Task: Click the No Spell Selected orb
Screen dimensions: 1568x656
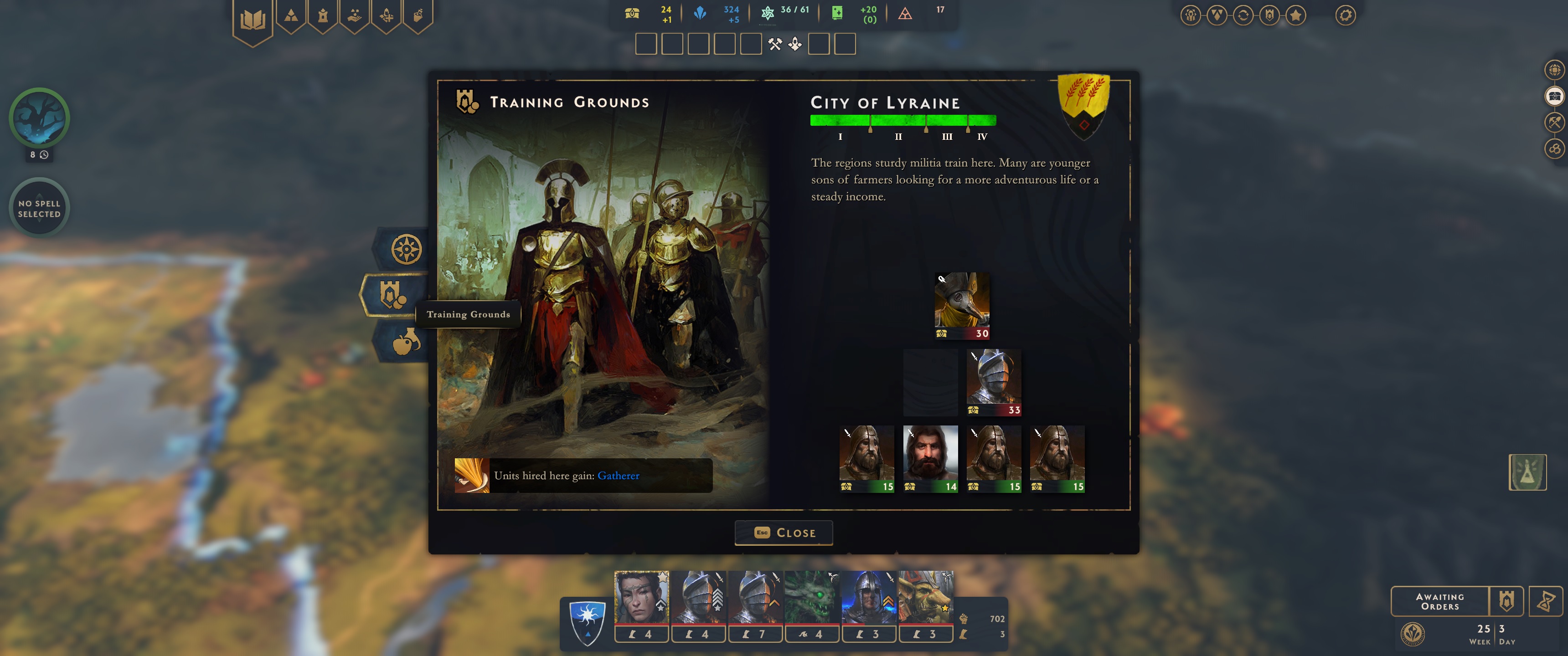Action: pyautogui.click(x=40, y=207)
